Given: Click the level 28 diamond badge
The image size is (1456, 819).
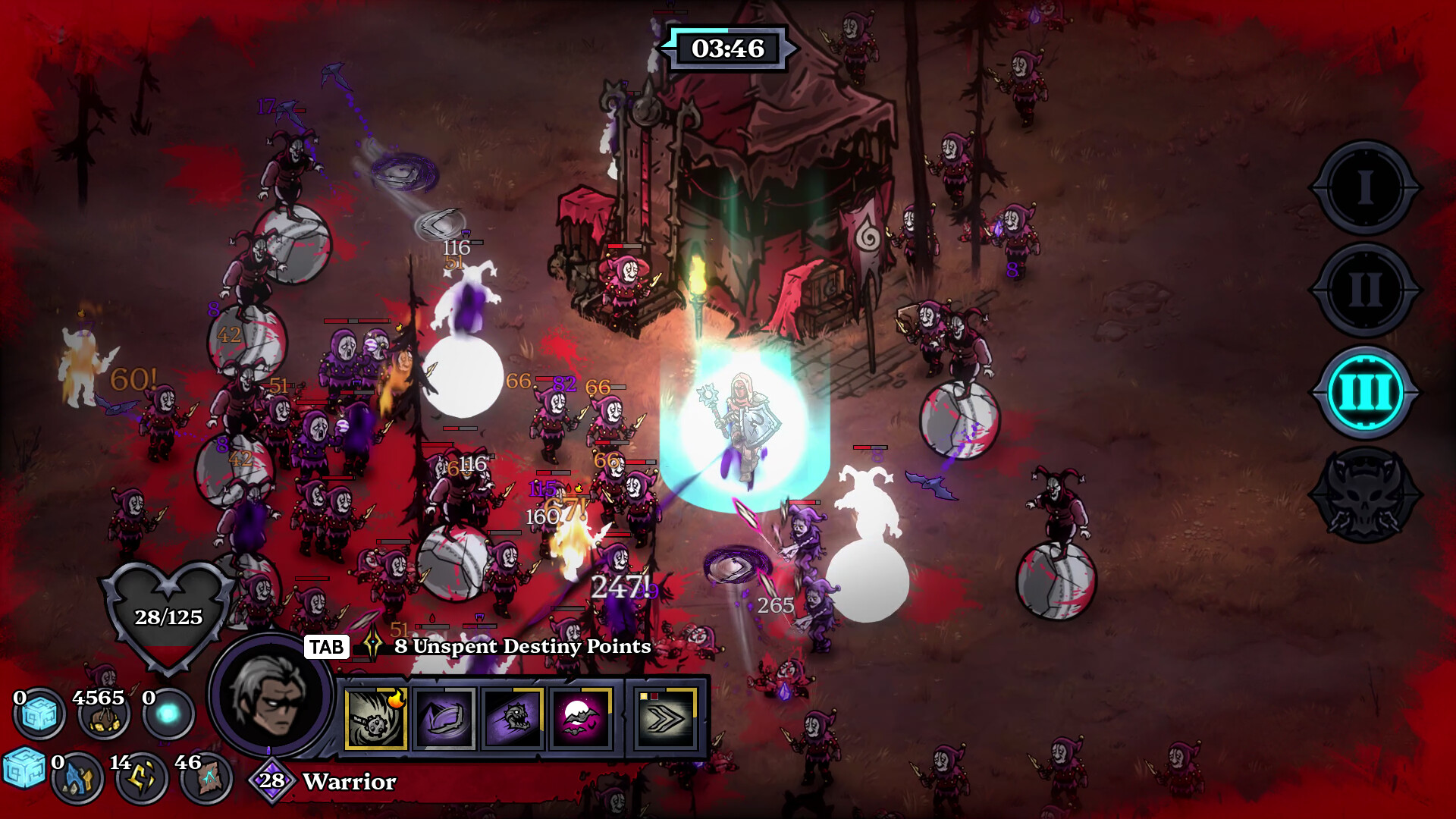Looking at the screenshot, I should (x=271, y=780).
